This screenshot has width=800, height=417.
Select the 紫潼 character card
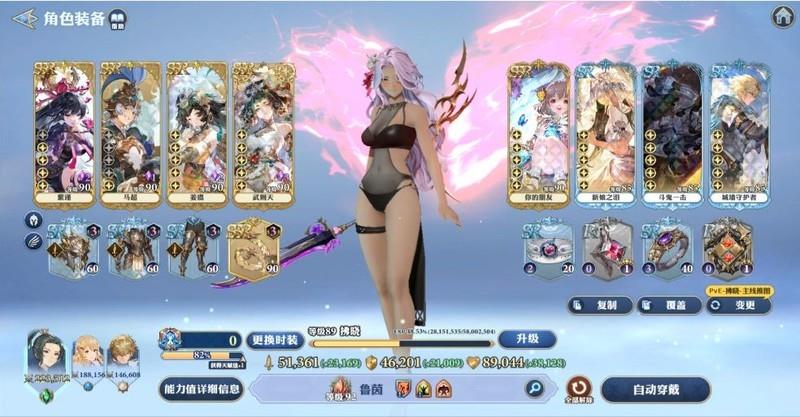pyautogui.click(x=64, y=134)
